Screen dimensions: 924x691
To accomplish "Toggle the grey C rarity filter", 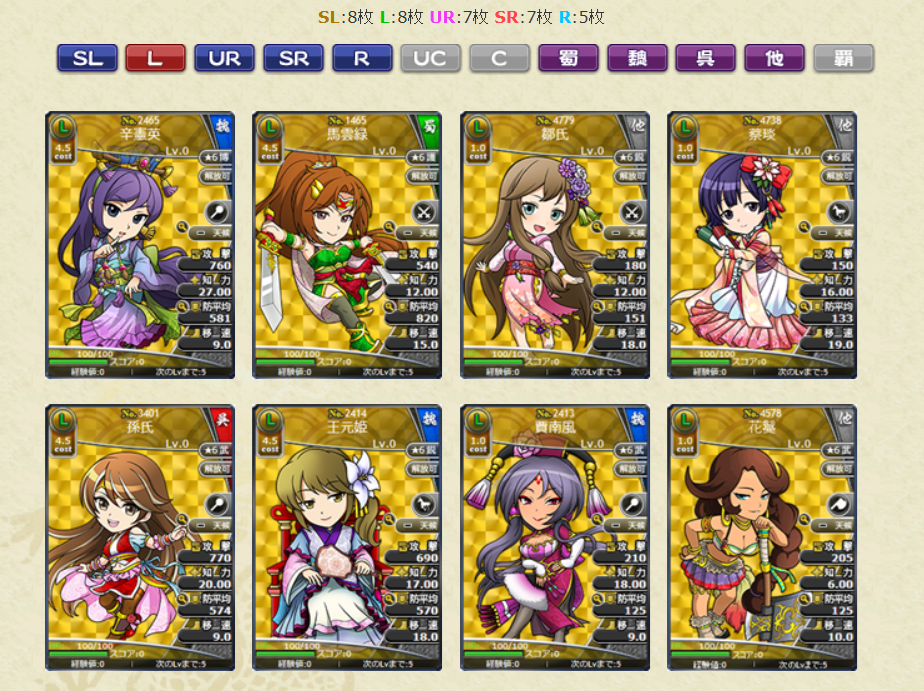I will 499,58.
